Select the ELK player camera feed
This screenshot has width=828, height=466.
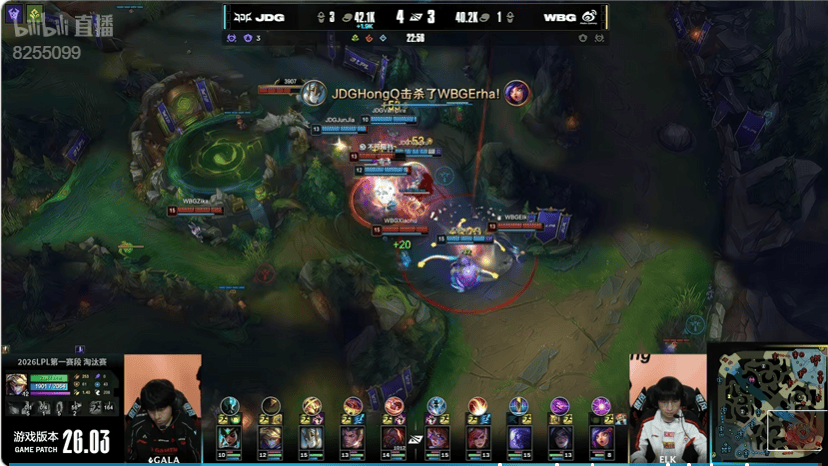667,410
